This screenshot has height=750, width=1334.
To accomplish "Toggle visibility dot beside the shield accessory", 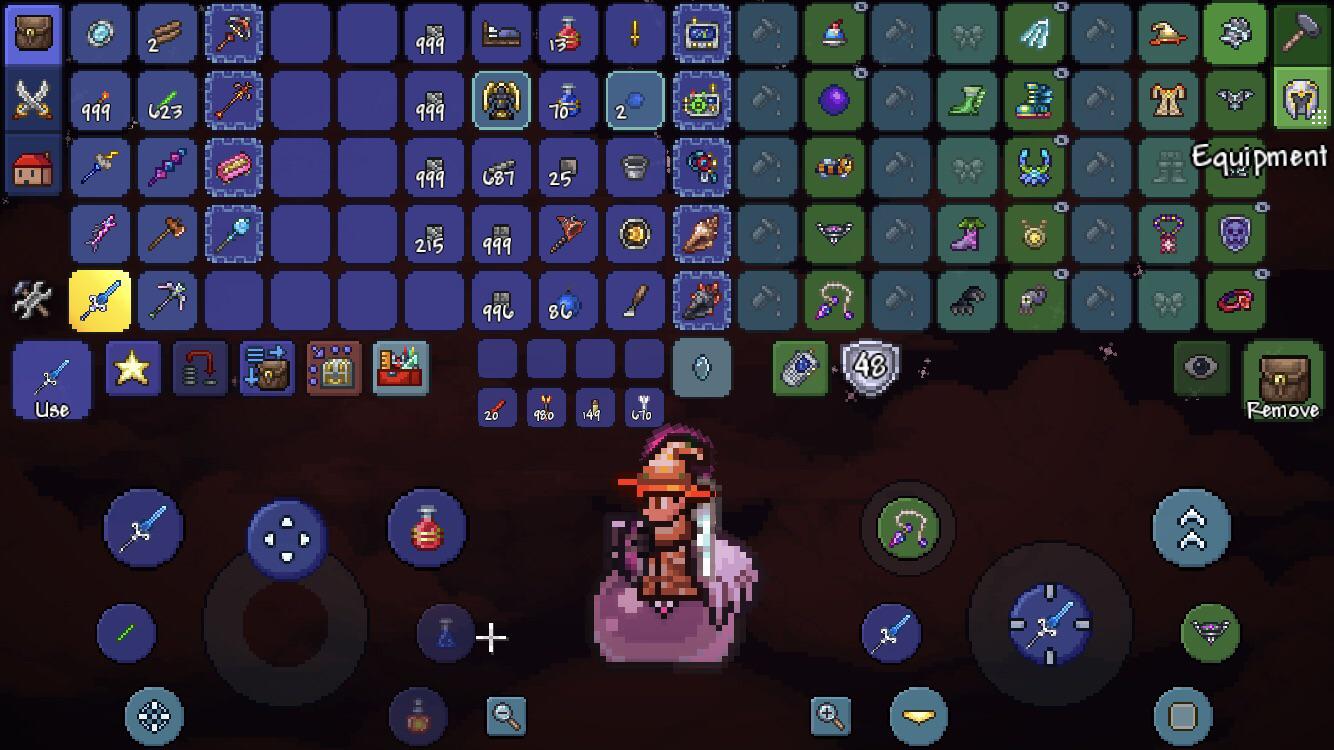I will click(x=1262, y=207).
